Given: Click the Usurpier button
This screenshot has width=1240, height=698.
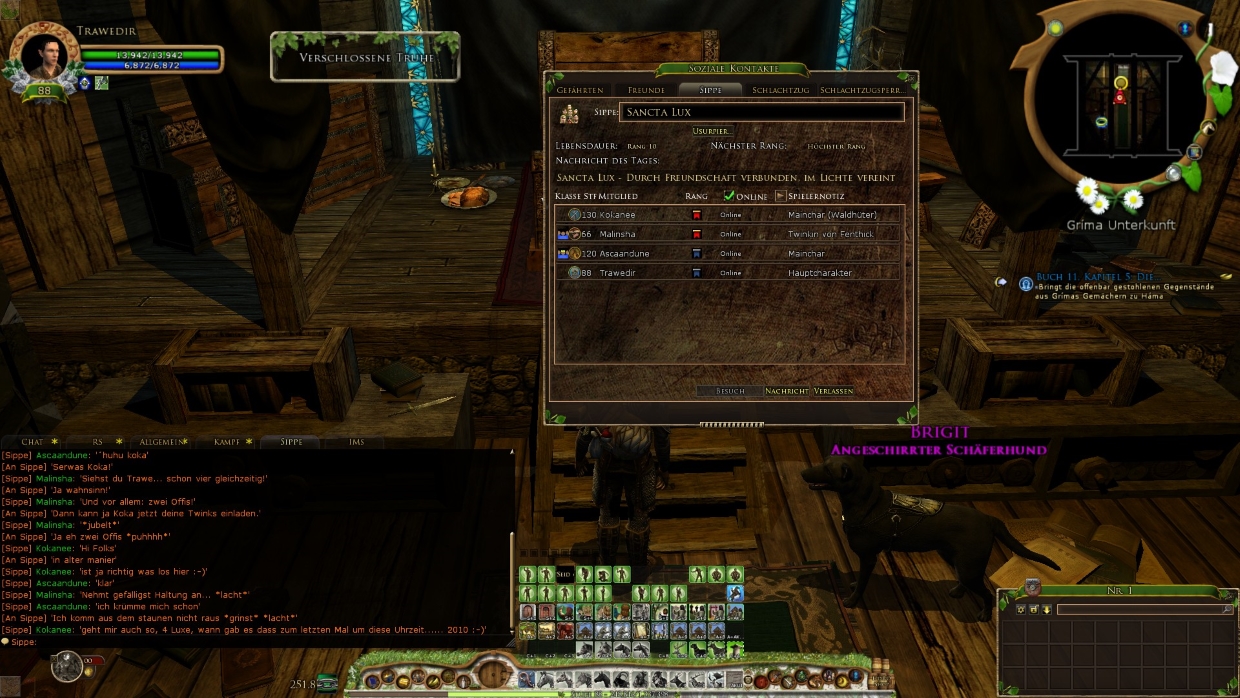Looking at the screenshot, I should tap(712, 131).
